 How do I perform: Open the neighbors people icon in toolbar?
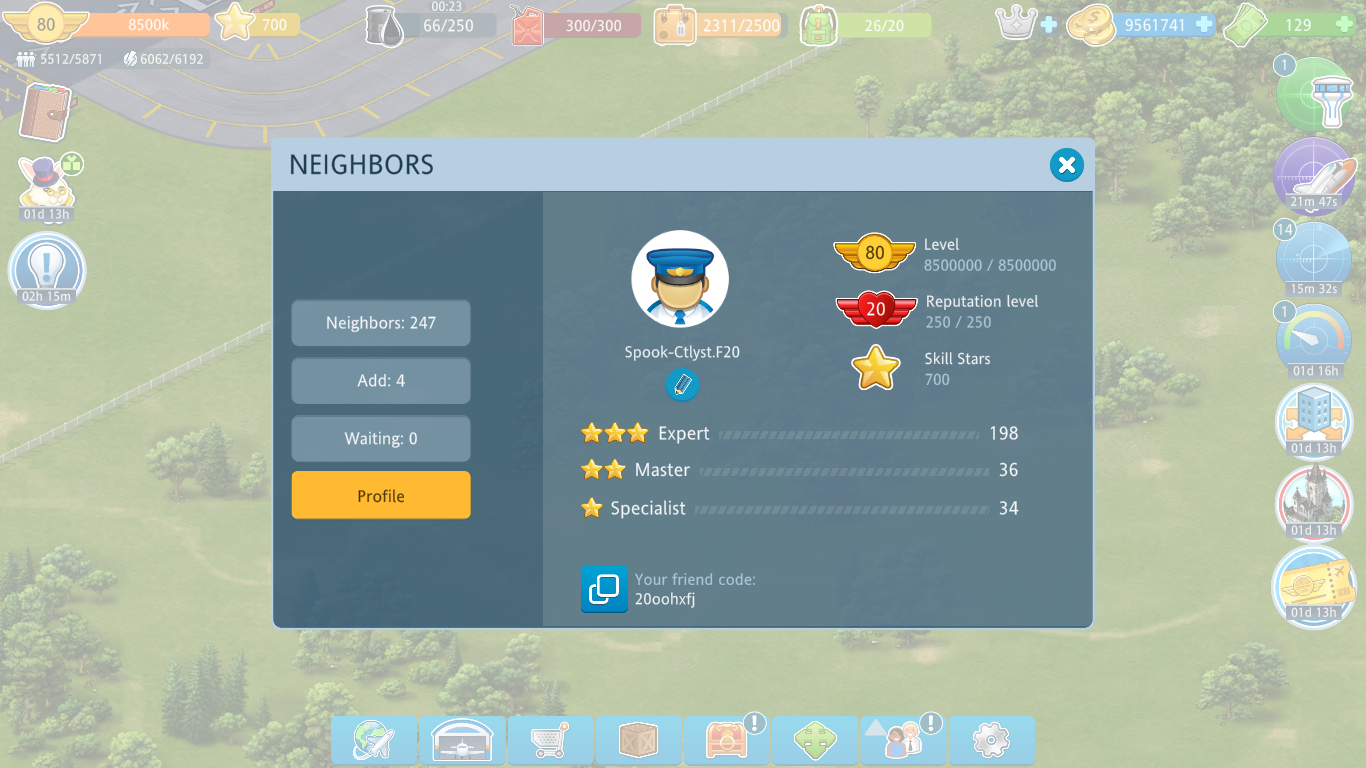(903, 741)
